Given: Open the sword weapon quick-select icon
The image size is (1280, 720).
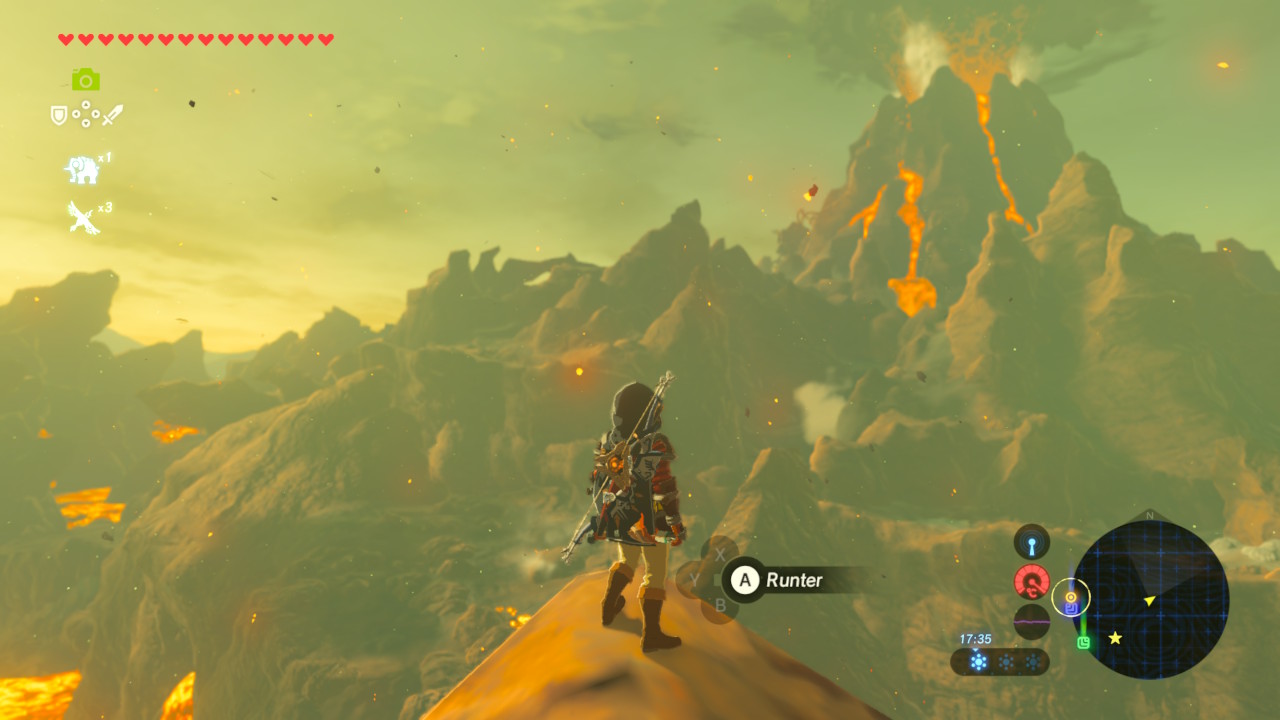Looking at the screenshot, I should pyautogui.click(x=112, y=114).
